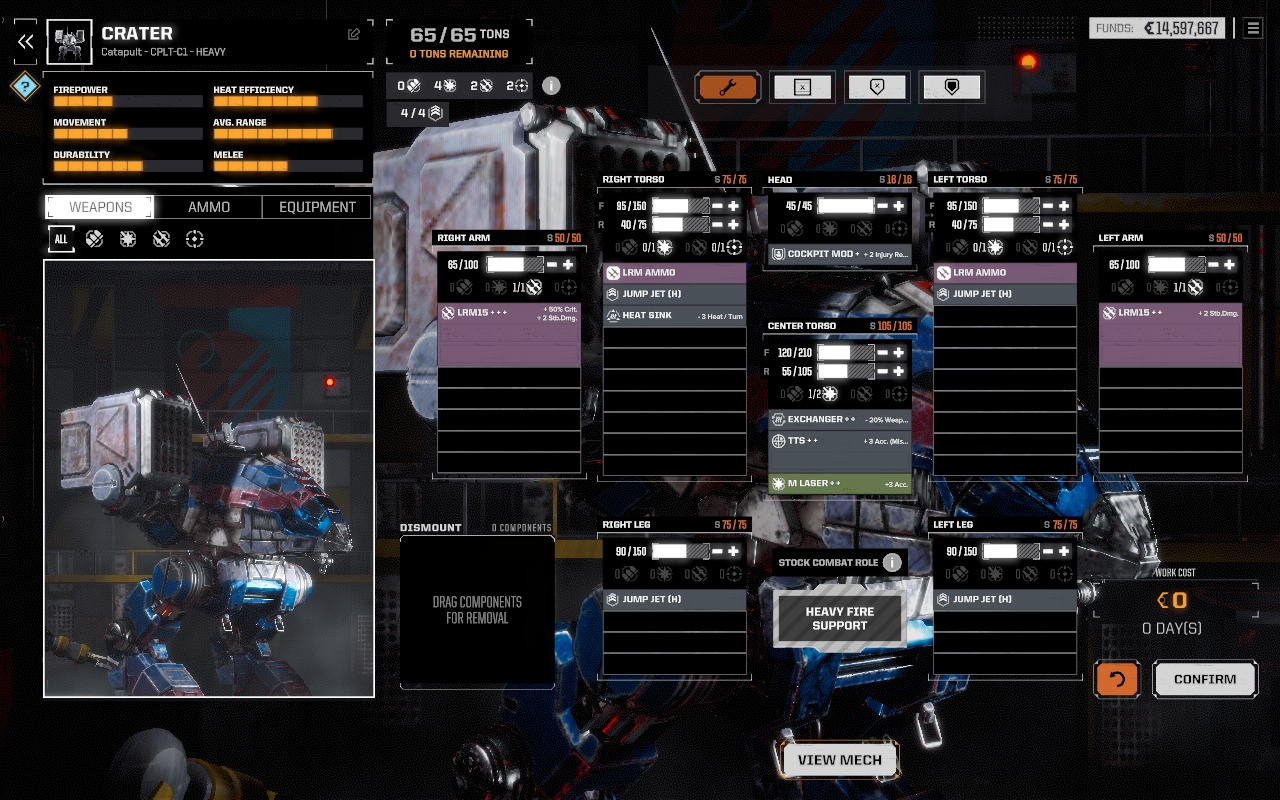Screen dimensions: 1280x800
Task: Choose the ALL weapon filter
Action: 61,239
